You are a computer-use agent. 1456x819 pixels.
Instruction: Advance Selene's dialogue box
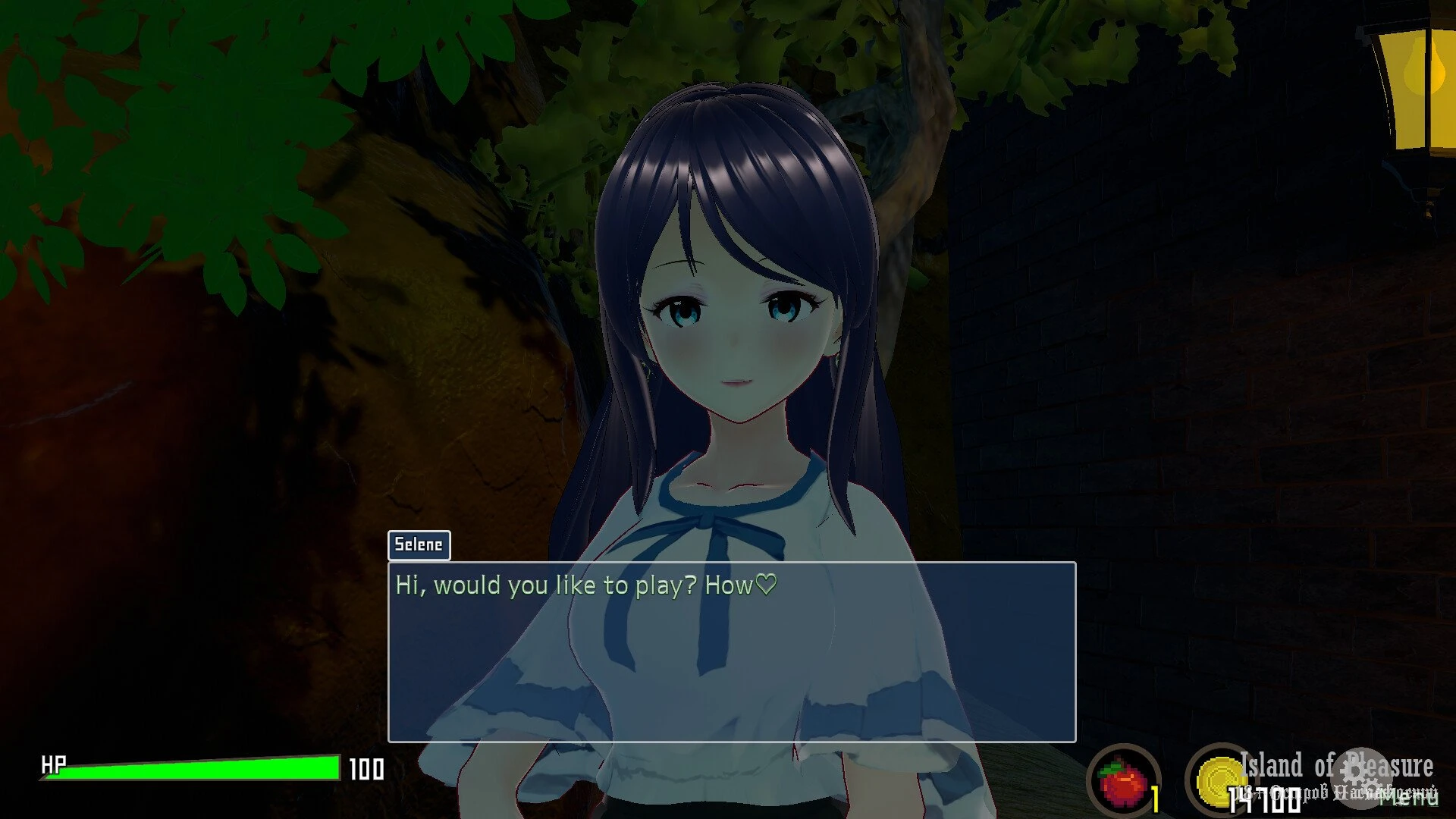[731, 651]
